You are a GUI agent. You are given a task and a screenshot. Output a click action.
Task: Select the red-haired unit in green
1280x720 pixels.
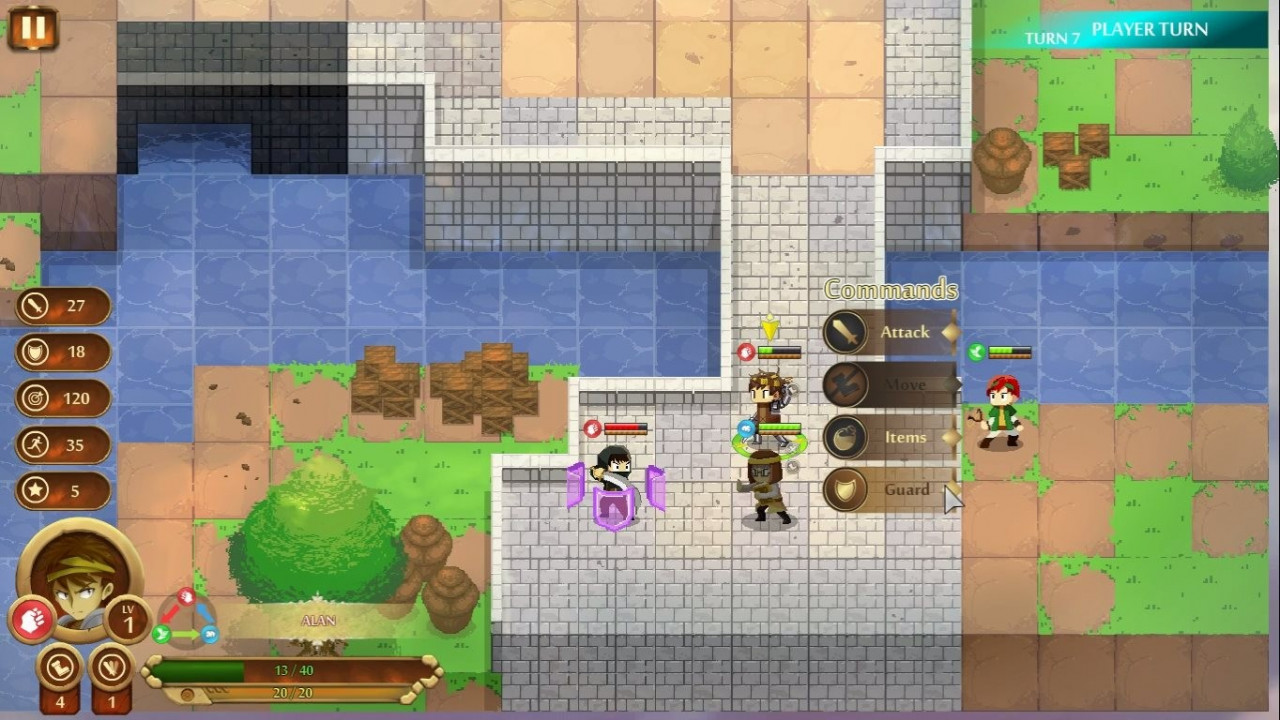(1000, 411)
